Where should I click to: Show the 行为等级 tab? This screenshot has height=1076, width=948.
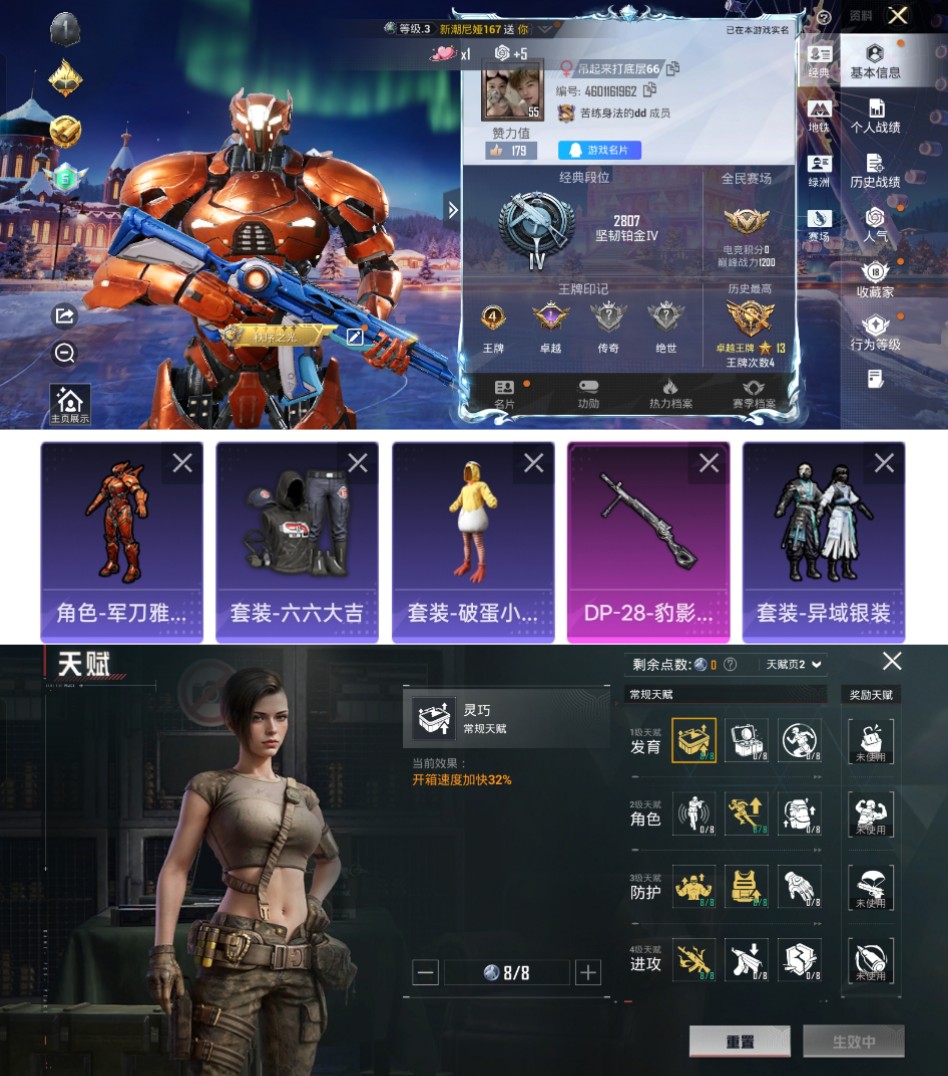[x=875, y=333]
